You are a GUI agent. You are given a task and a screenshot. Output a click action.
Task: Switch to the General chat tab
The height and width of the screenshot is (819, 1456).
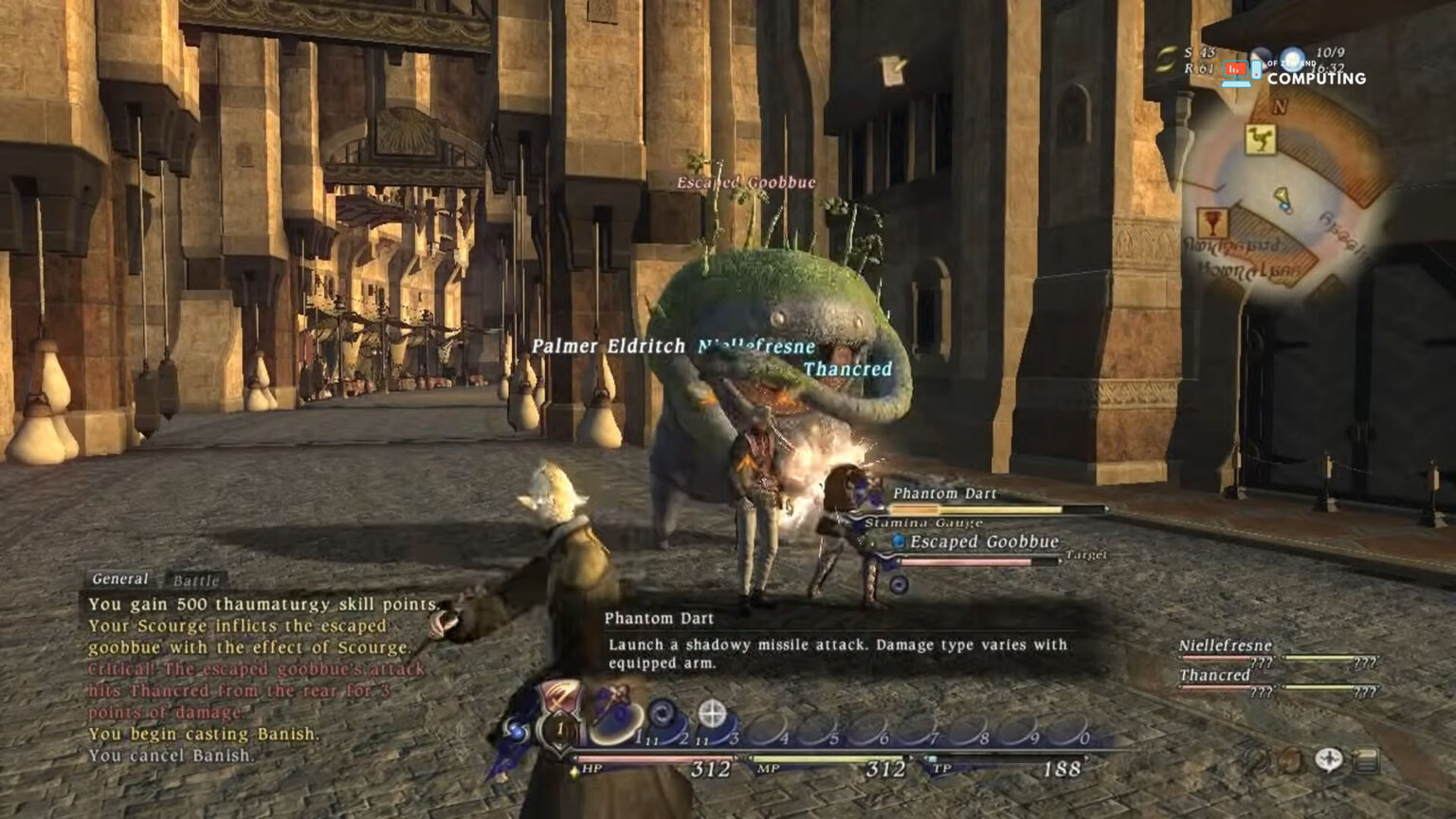[x=119, y=578]
